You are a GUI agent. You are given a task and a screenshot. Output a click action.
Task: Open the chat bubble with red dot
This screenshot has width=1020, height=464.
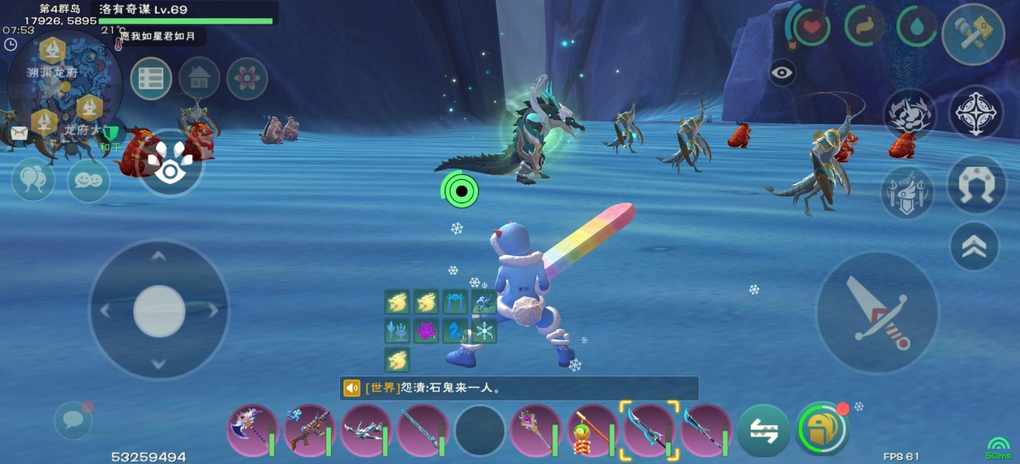coord(73,419)
